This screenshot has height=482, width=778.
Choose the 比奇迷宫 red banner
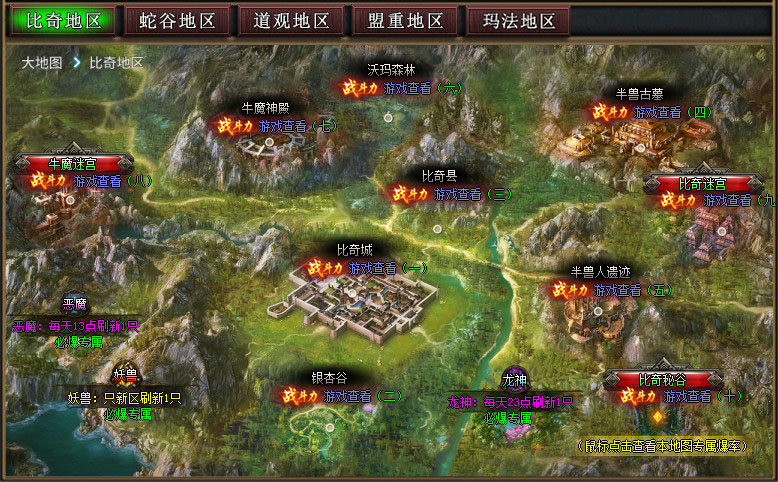pos(703,184)
